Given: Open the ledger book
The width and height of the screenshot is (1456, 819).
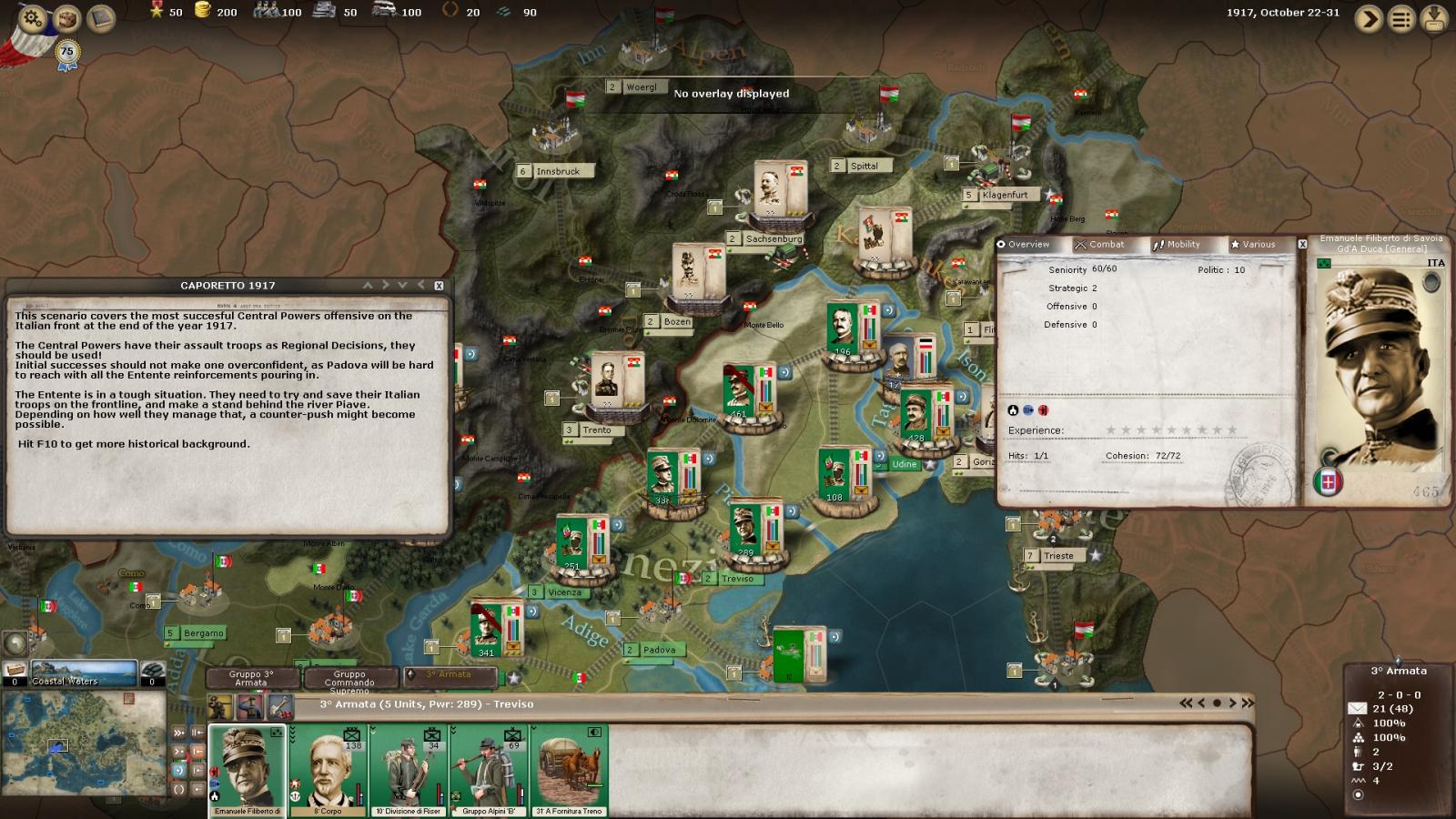Looking at the screenshot, I should pyautogui.click(x=101, y=17).
